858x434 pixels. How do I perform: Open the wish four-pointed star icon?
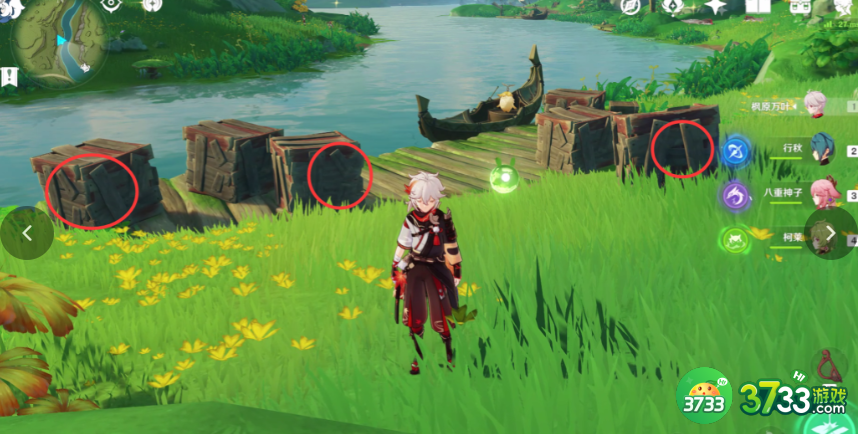click(714, 7)
